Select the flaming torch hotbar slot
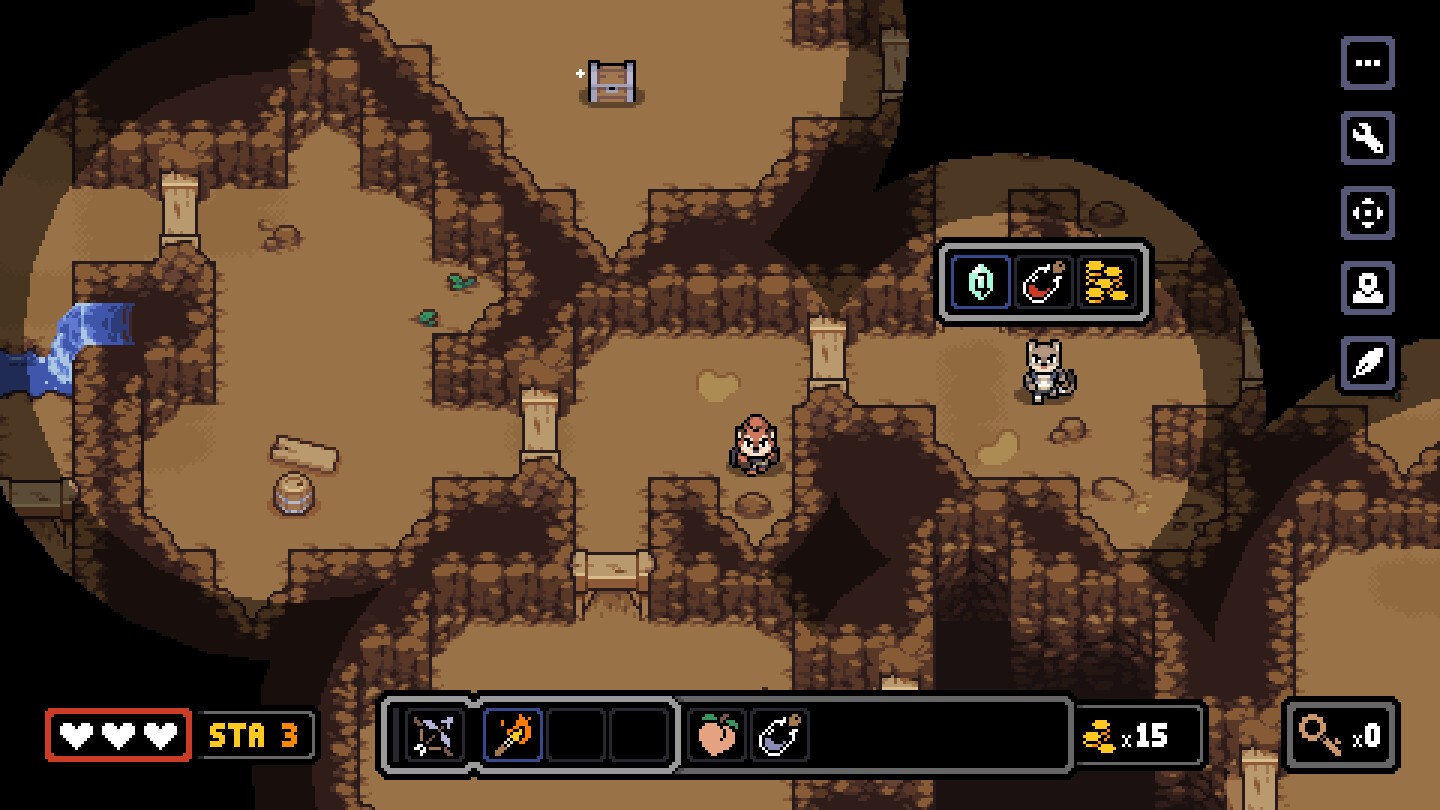The height and width of the screenshot is (810, 1440). [513, 736]
